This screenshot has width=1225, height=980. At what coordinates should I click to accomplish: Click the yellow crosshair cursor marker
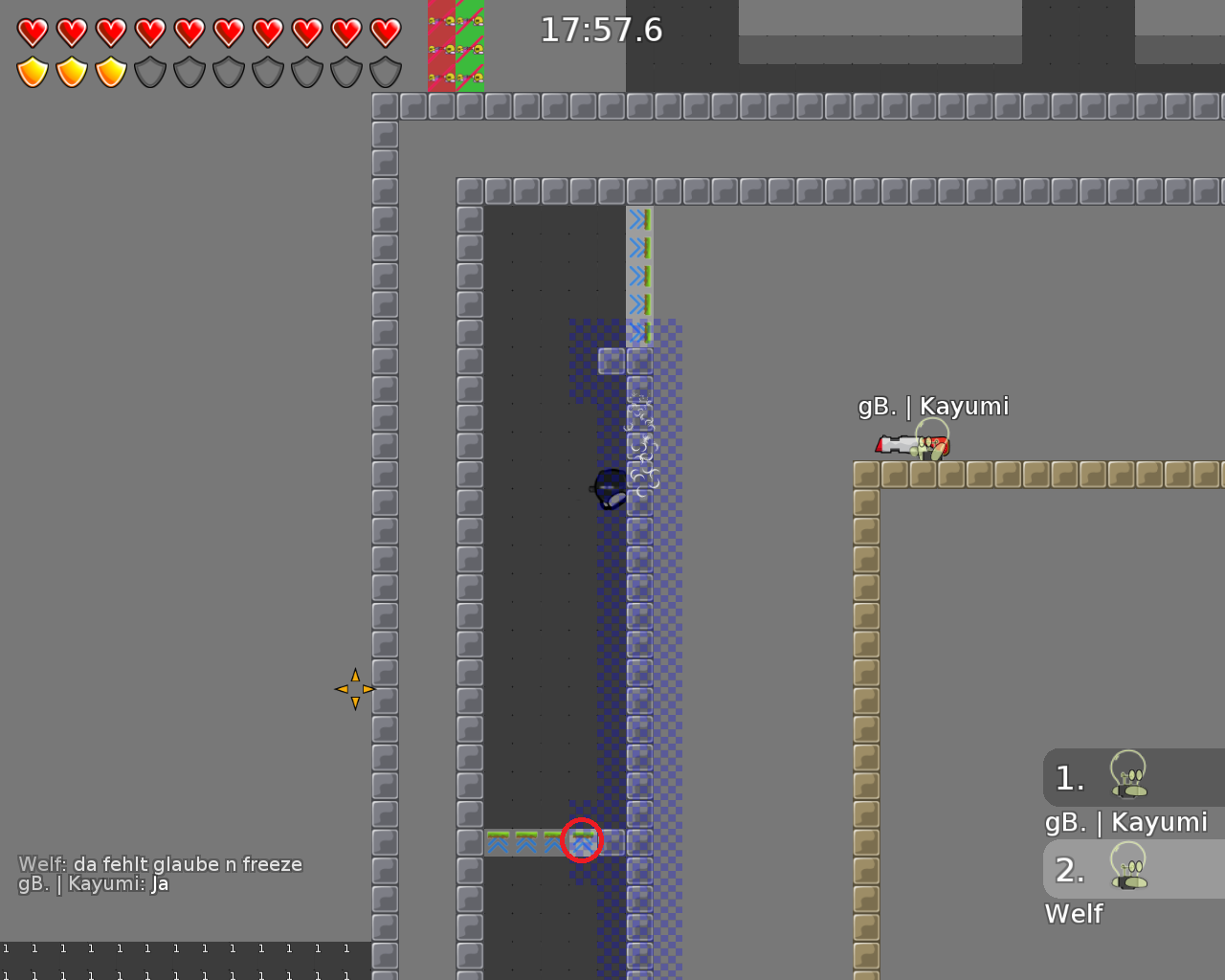coord(354,689)
